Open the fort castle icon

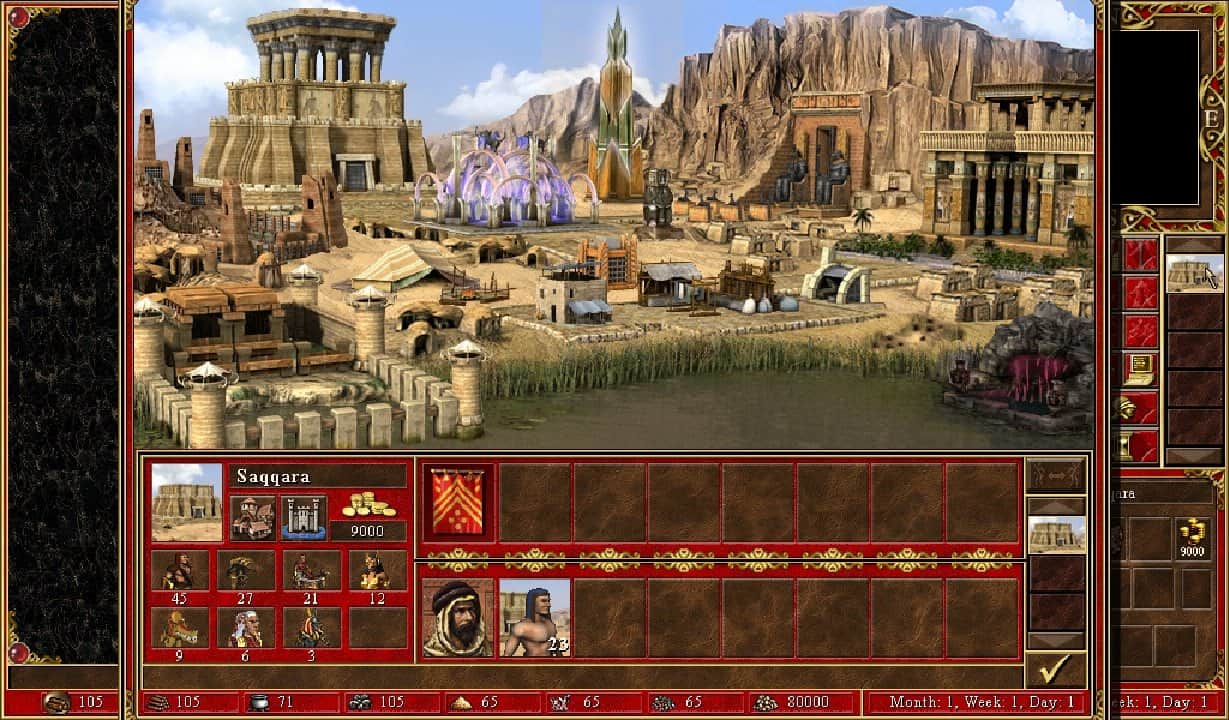tap(303, 516)
